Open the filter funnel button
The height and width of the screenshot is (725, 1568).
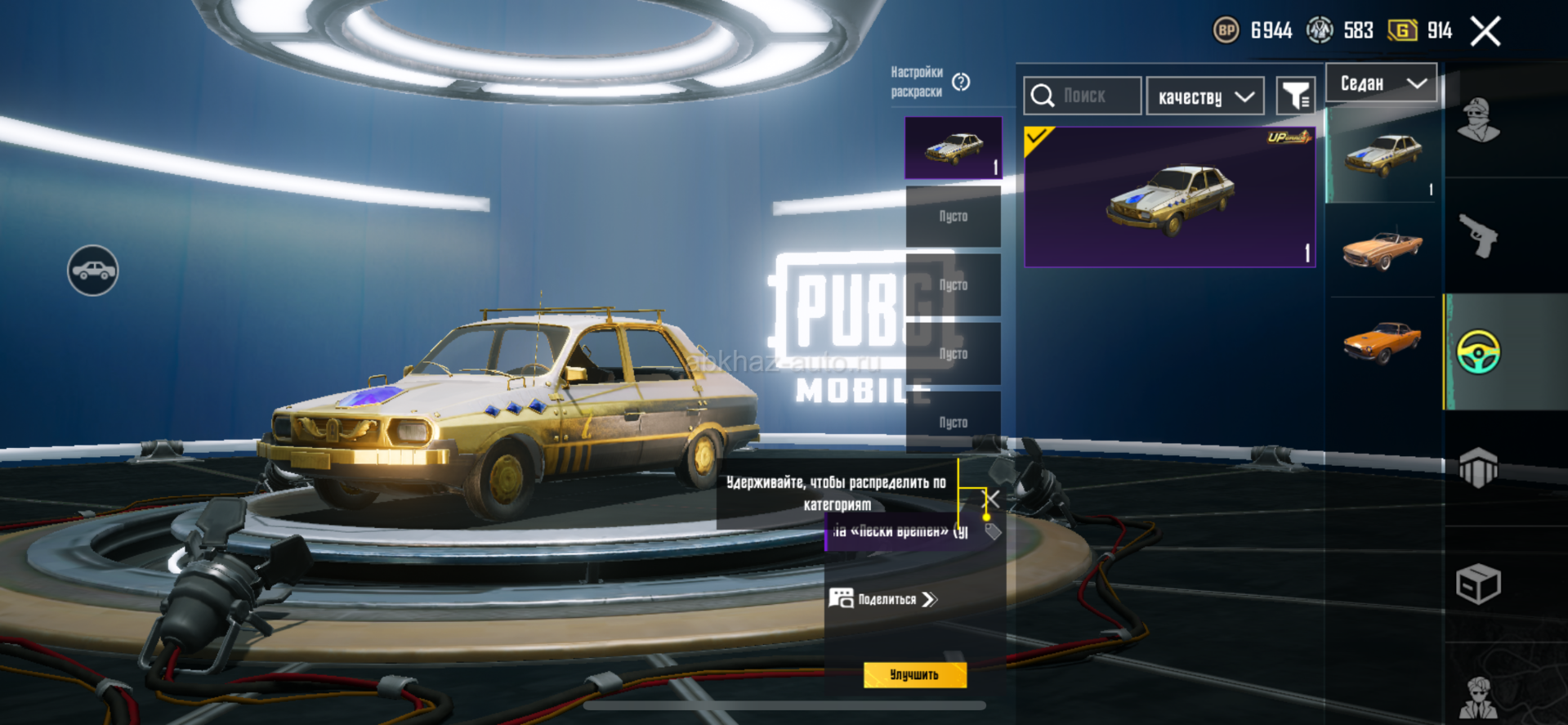1296,97
